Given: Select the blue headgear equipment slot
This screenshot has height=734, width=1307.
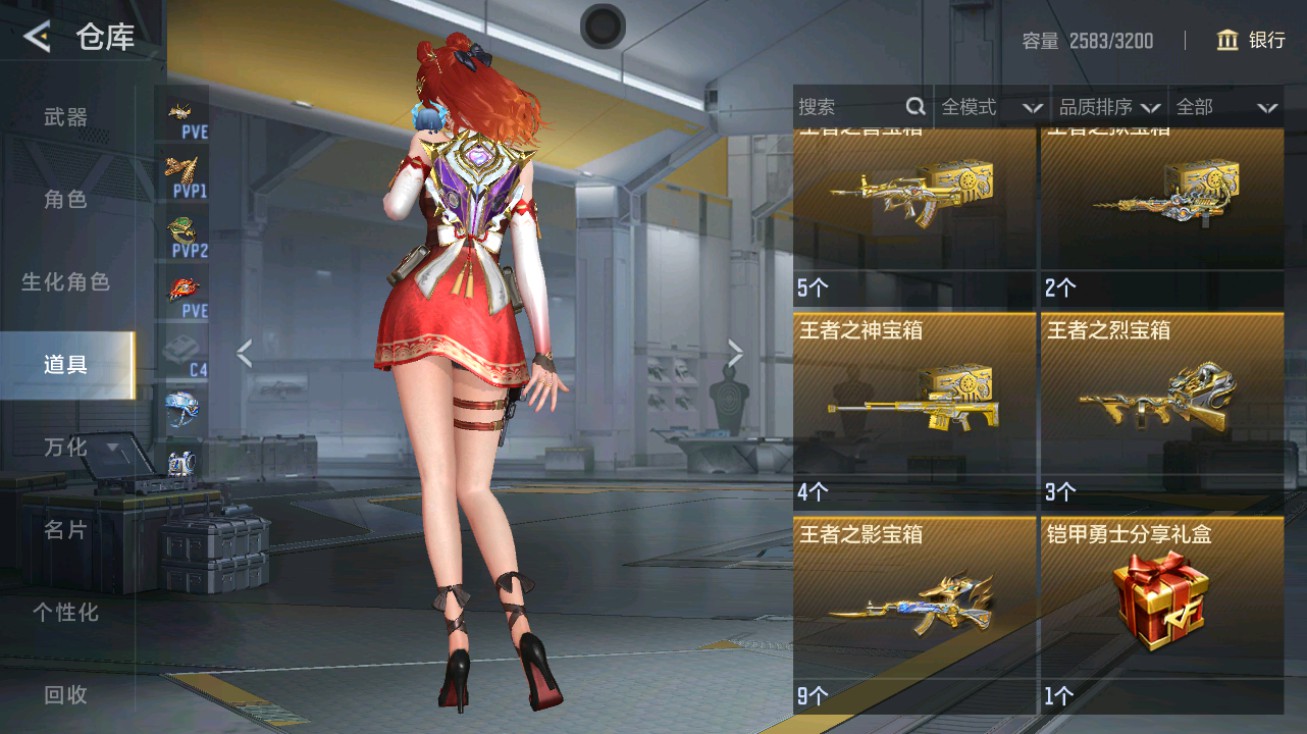Looking at the screenshot, I should pyautogui.click(x=183, y=408).
